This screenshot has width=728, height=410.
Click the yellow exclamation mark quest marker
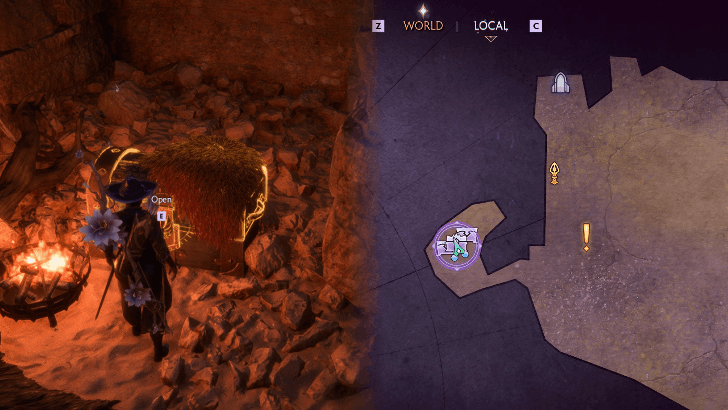click(x=586, y=236)
